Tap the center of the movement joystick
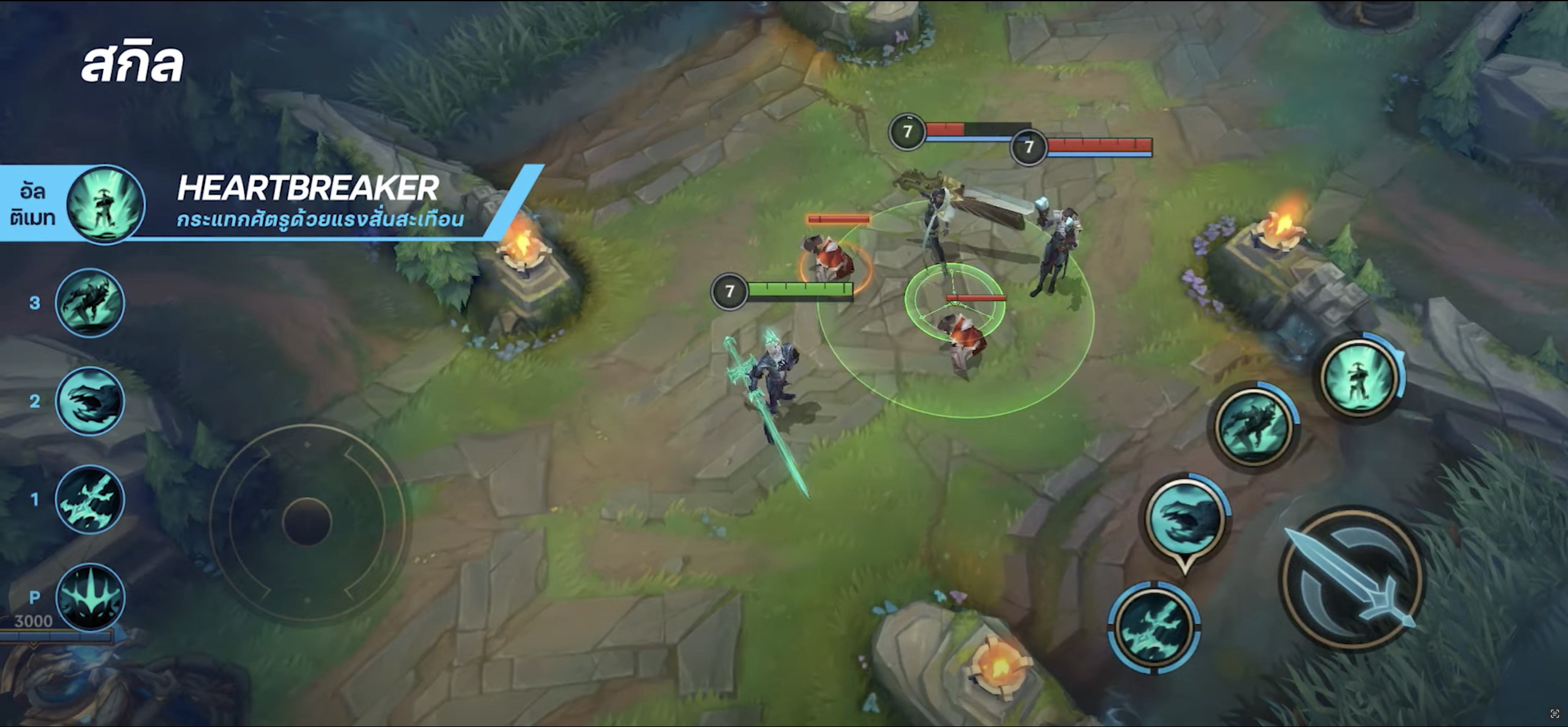1568x727 pixels. click(307, 522)
